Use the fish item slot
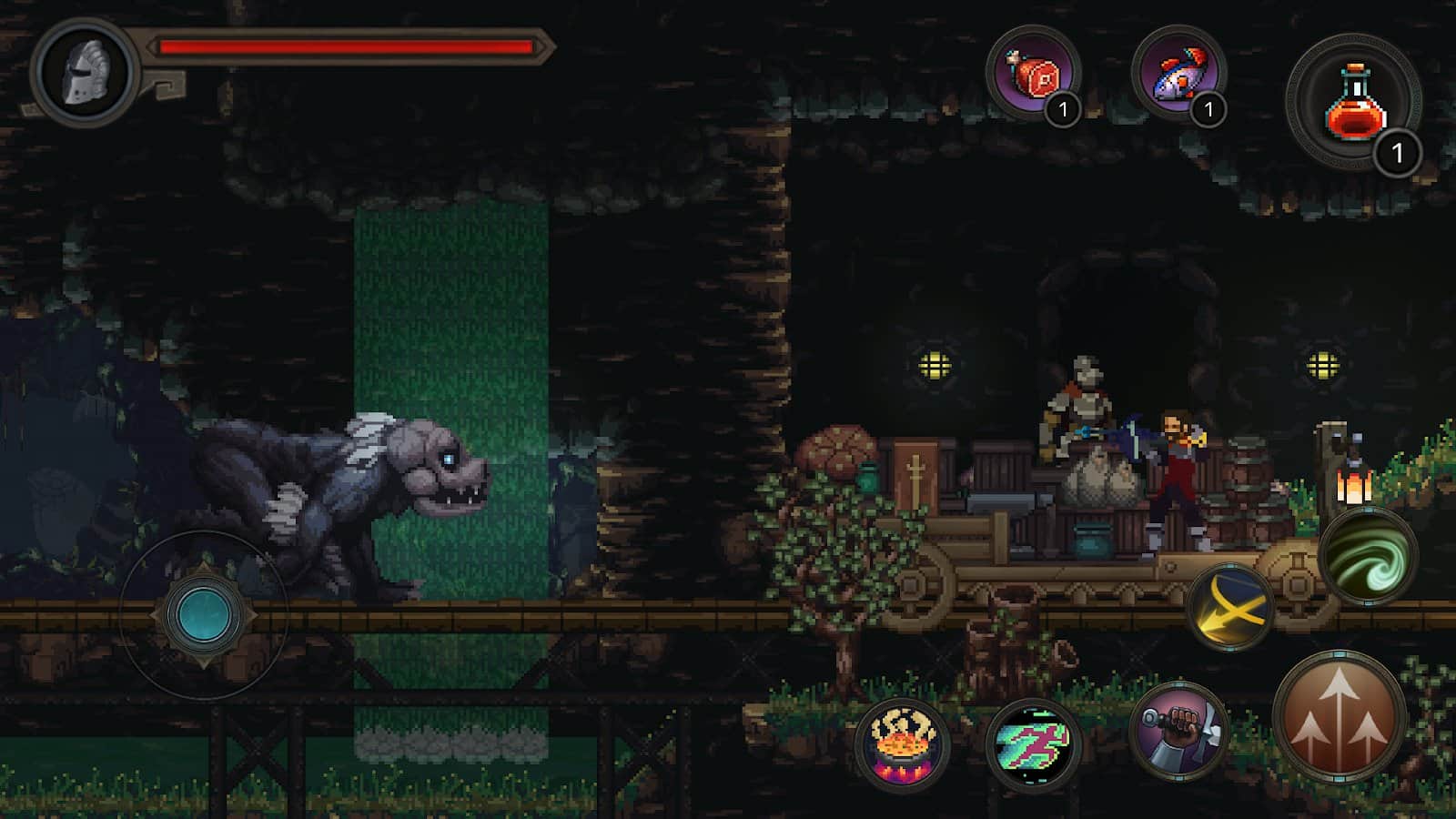The height and width of the screenshot is (819, 1456). click(1178, 73)
